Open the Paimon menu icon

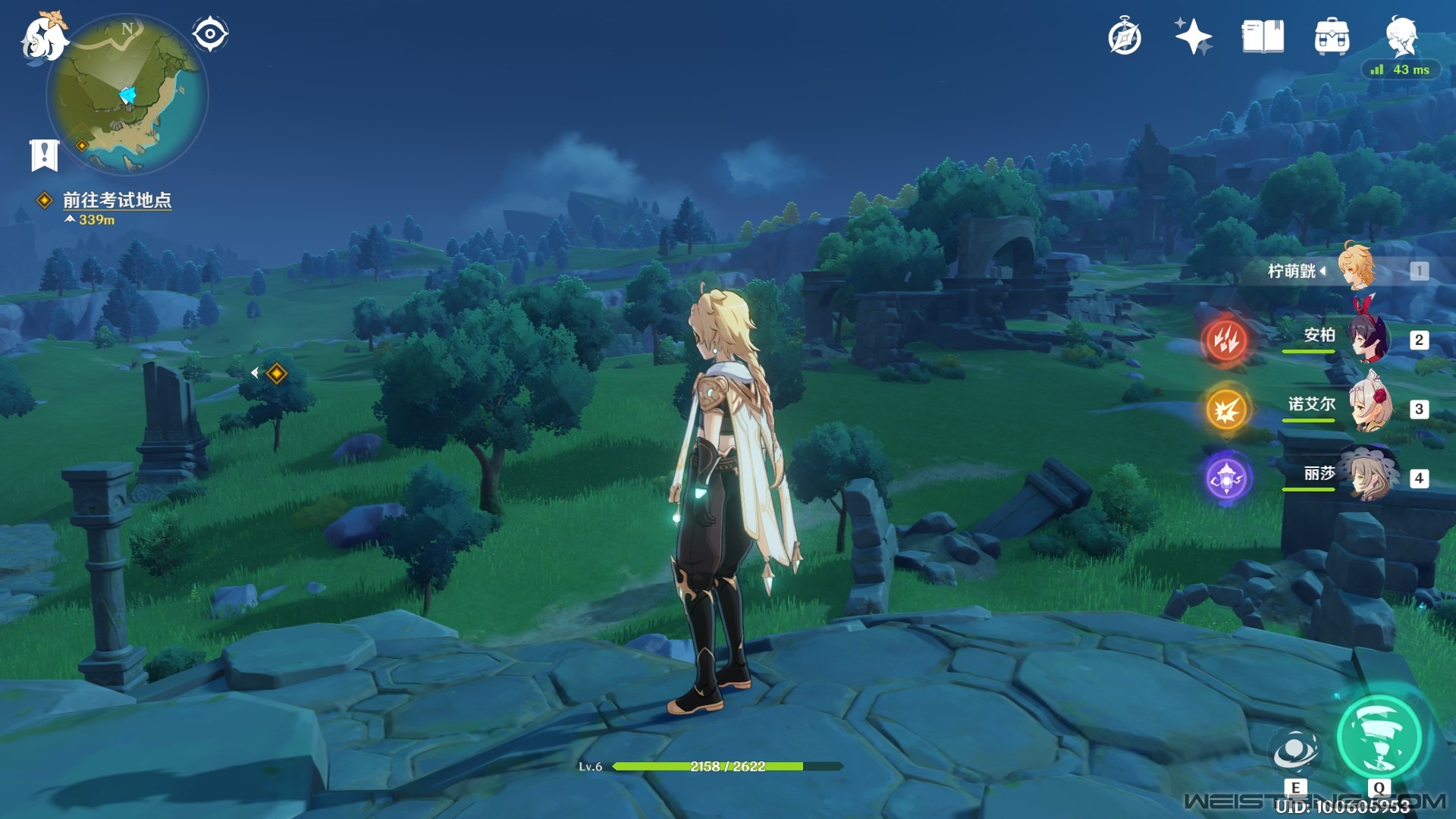point(43,38)
